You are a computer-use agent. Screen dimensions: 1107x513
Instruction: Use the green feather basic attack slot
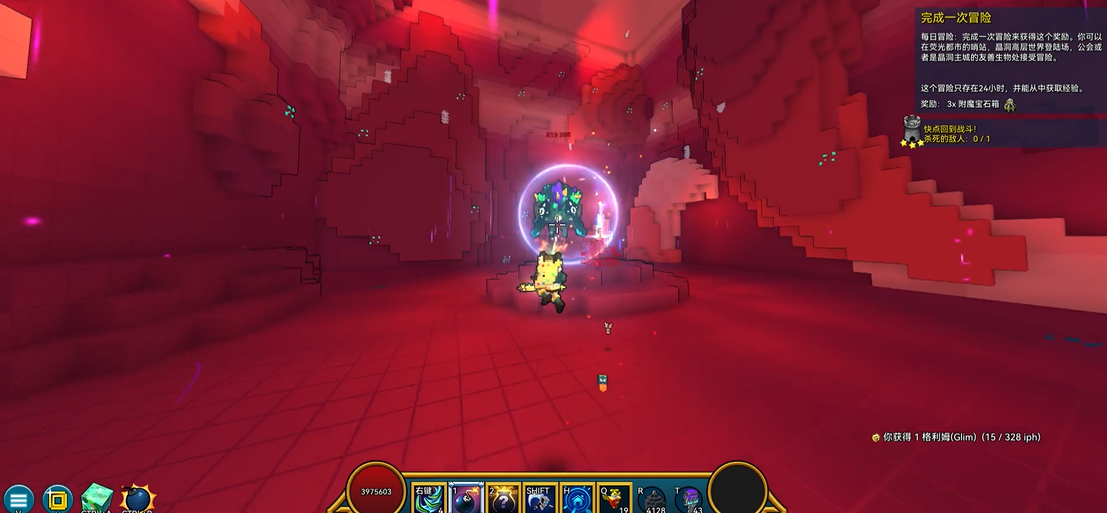[428, 499]
